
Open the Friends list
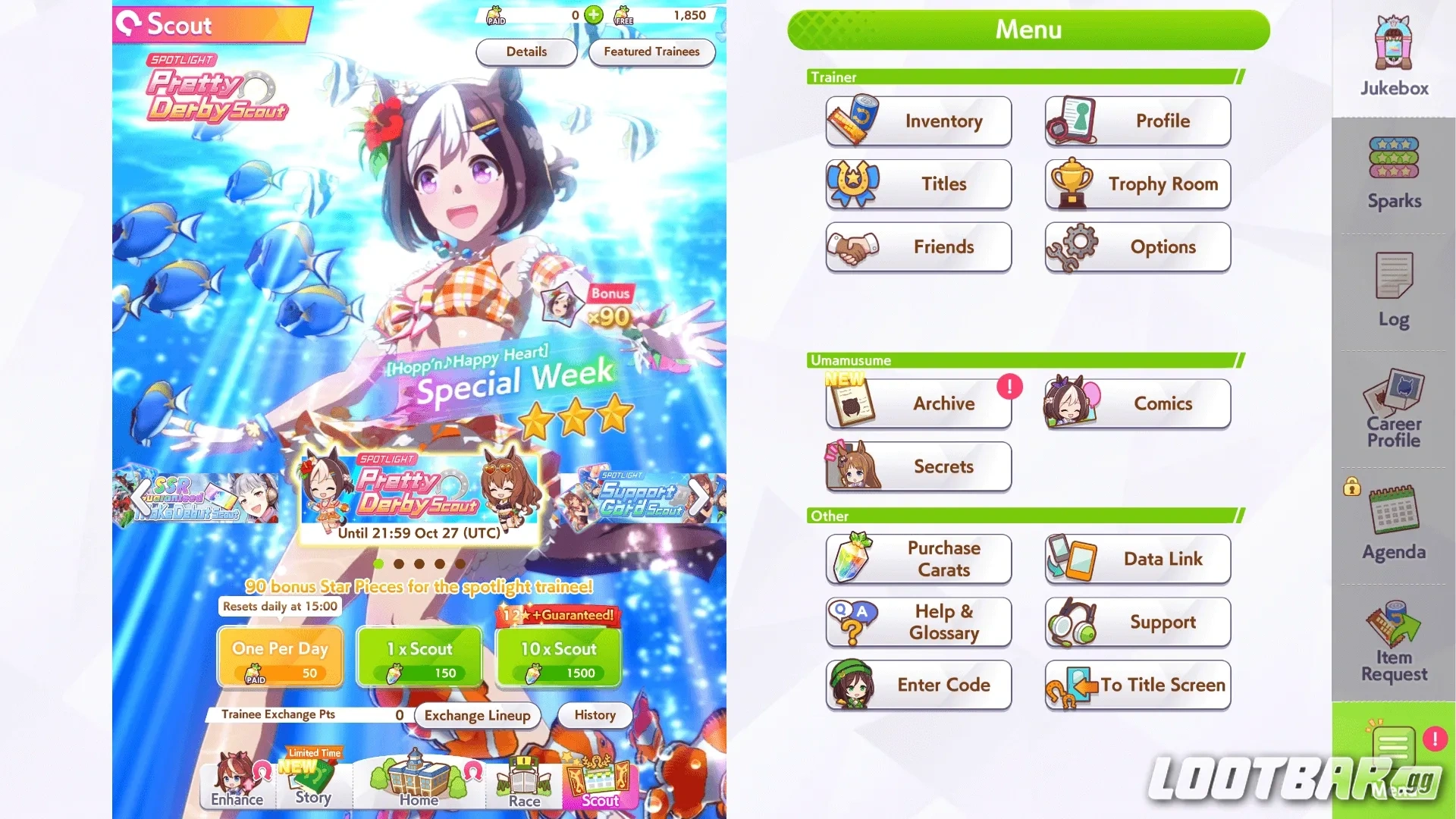tap(918, 247)
